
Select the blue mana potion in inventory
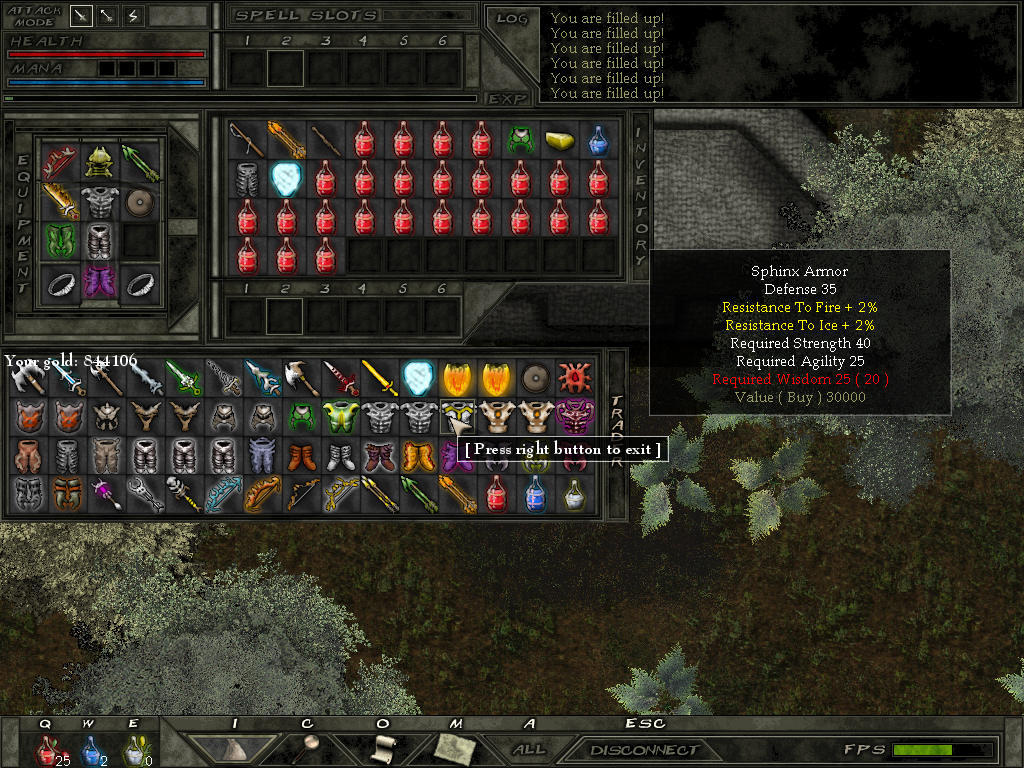click(598, 140)
